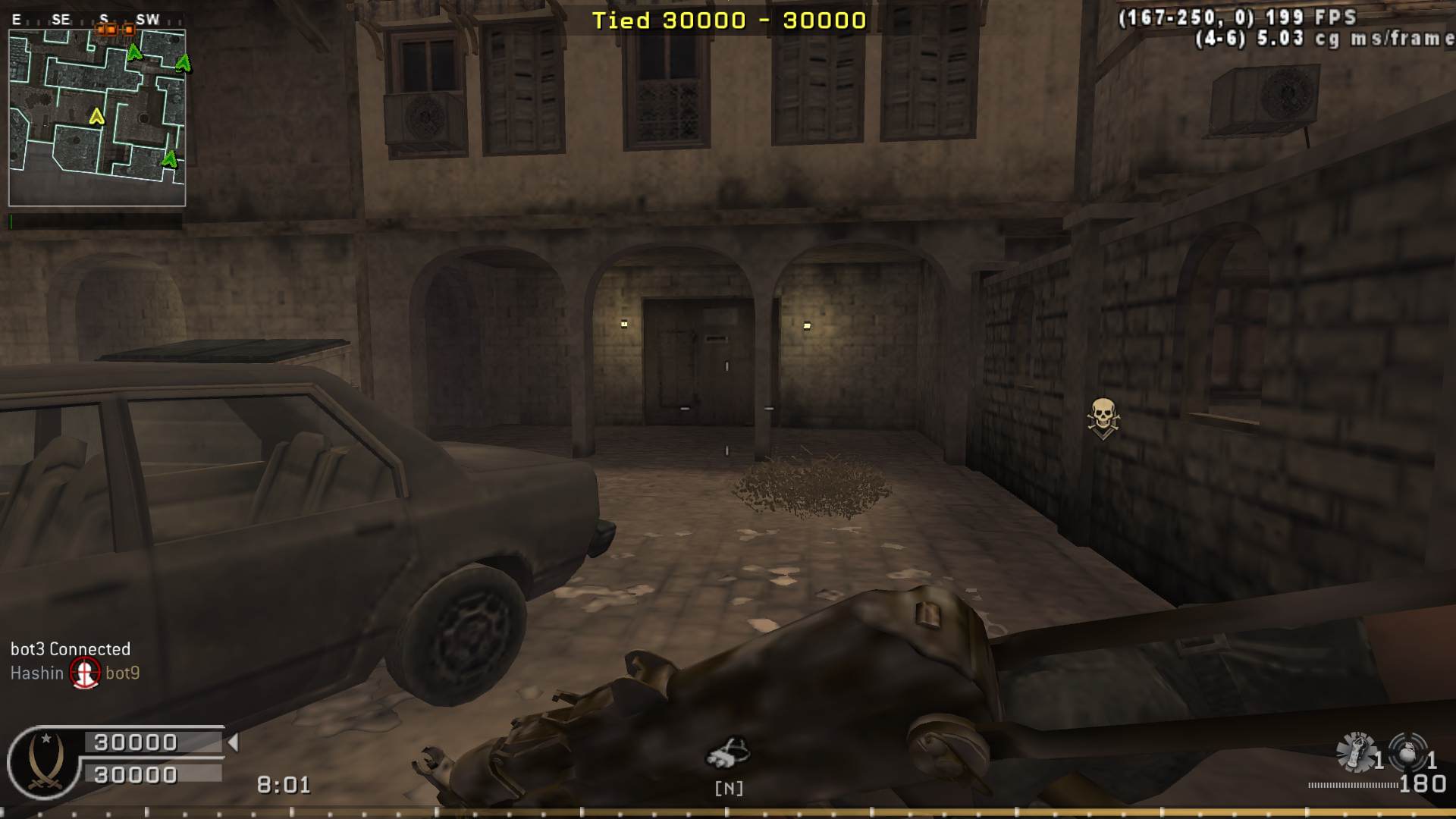Click the minimap in the corner
This screenshot has width=1456, height=819.
pyautogui.click(x=97, y=118)
